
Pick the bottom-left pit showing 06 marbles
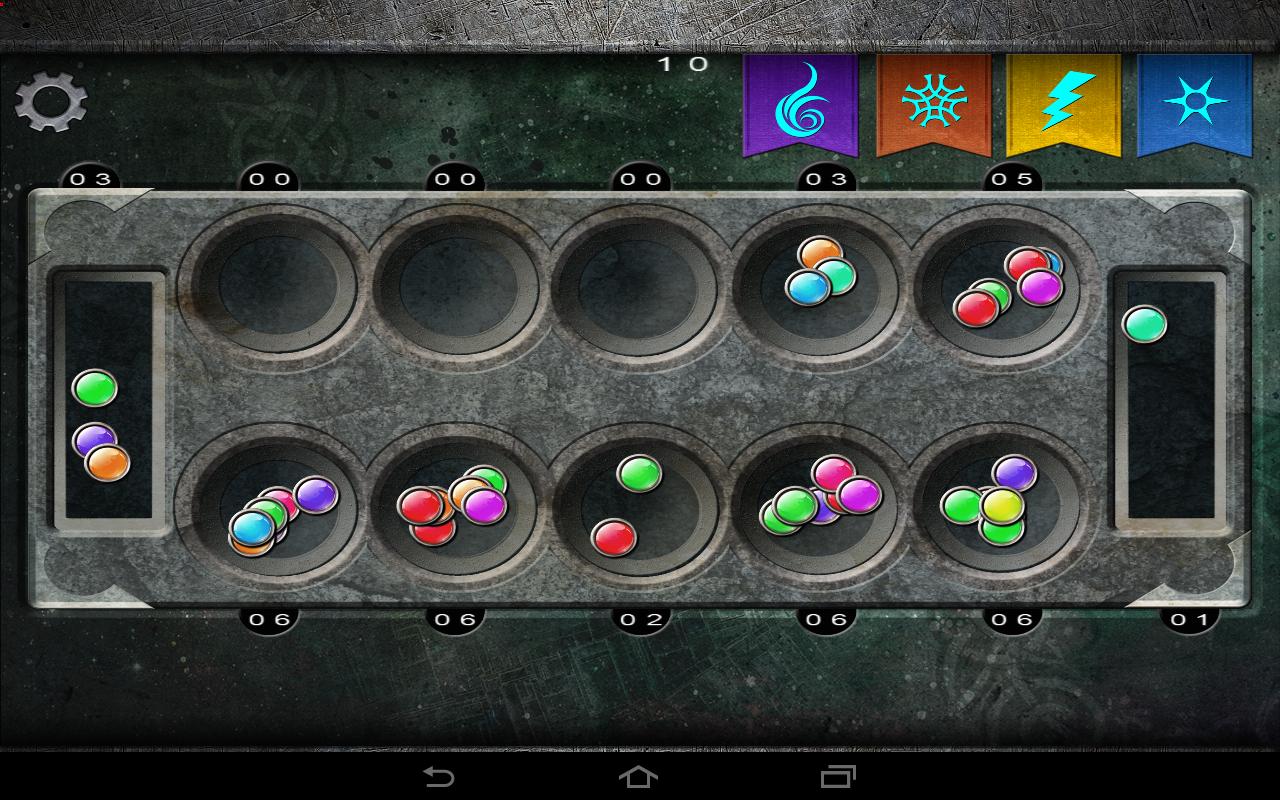click(x=271, y=510)
